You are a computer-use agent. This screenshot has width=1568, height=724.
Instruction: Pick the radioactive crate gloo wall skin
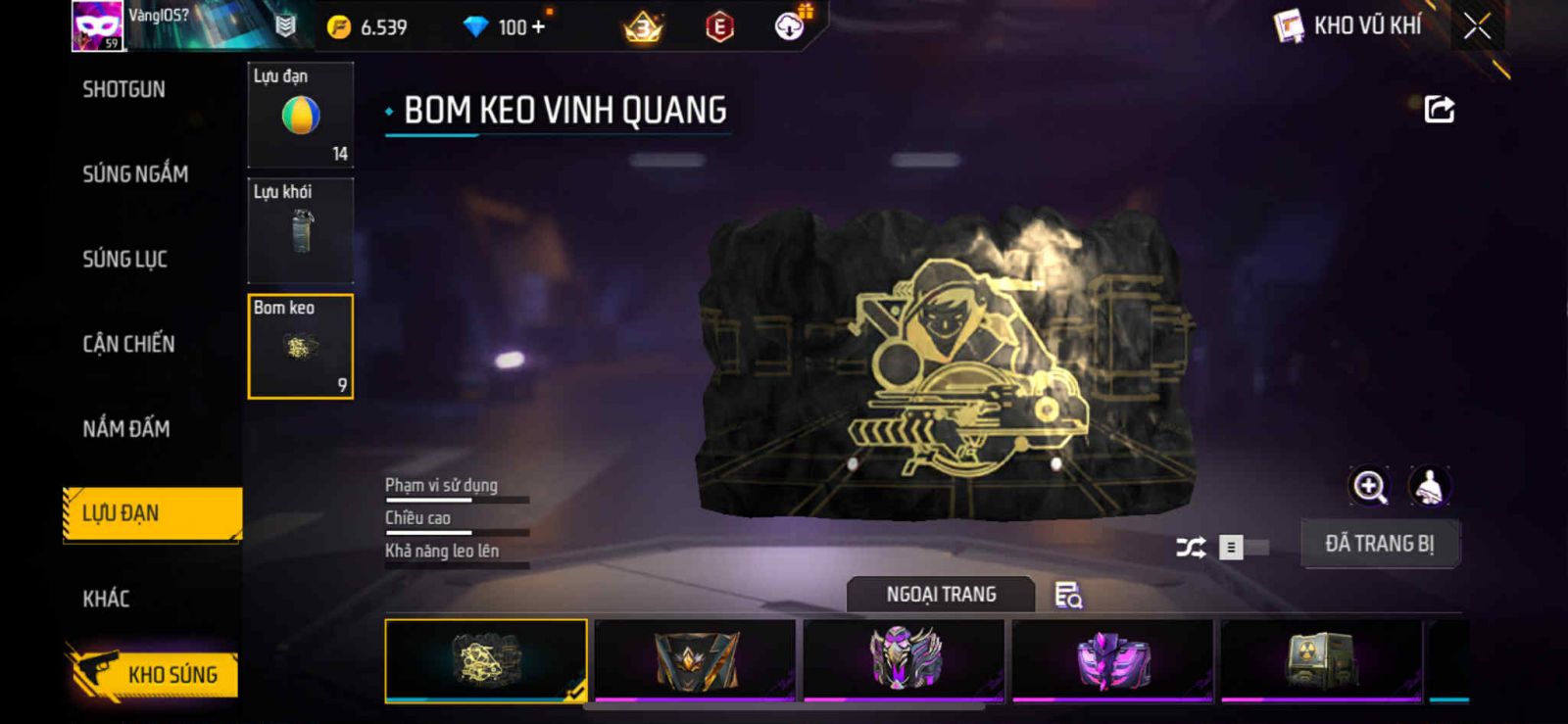(1320, 659)
